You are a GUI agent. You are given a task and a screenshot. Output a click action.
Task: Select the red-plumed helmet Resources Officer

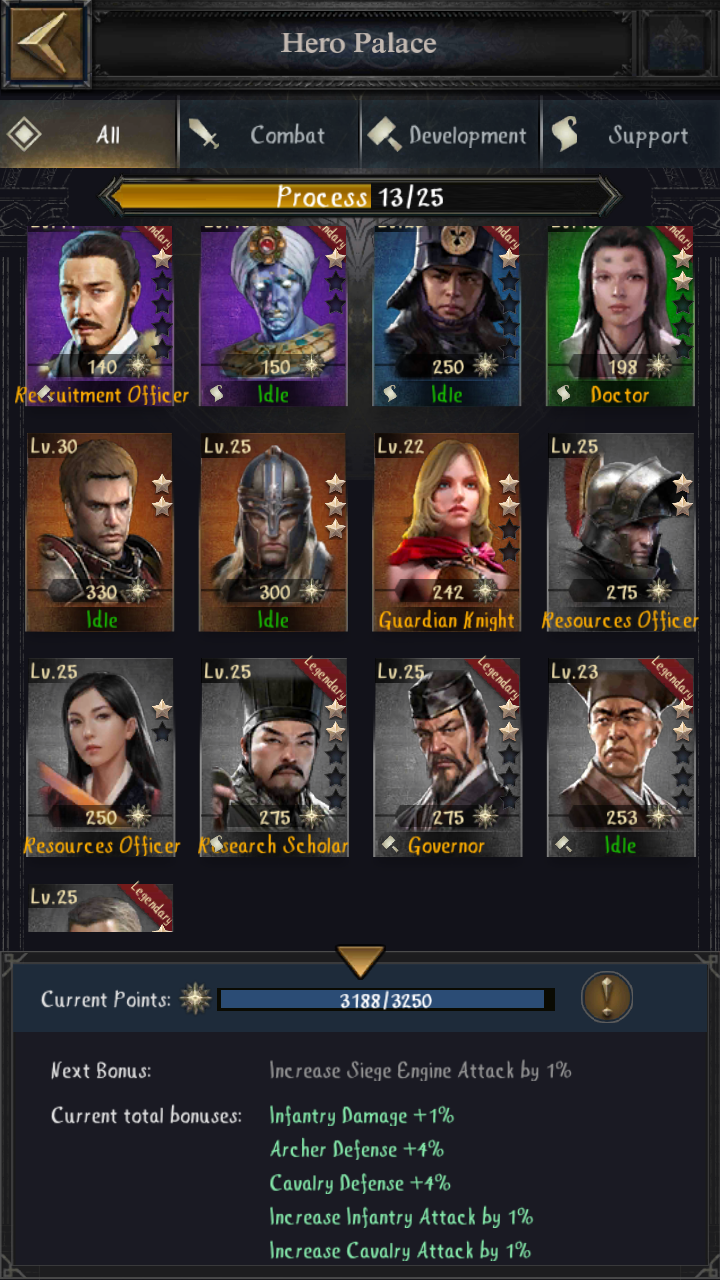[x=620, y=532]
